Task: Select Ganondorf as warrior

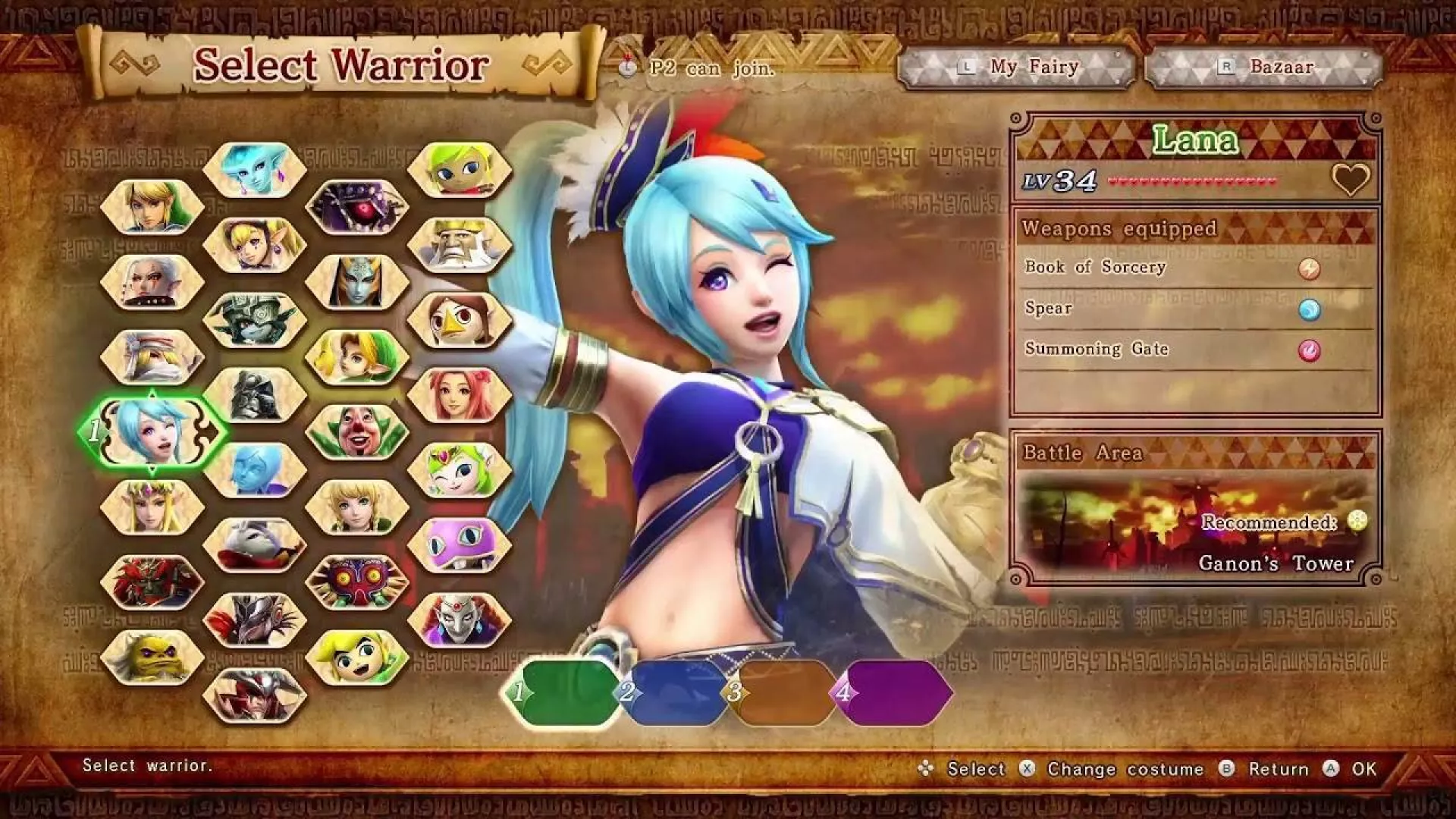Action: [152, 582]
